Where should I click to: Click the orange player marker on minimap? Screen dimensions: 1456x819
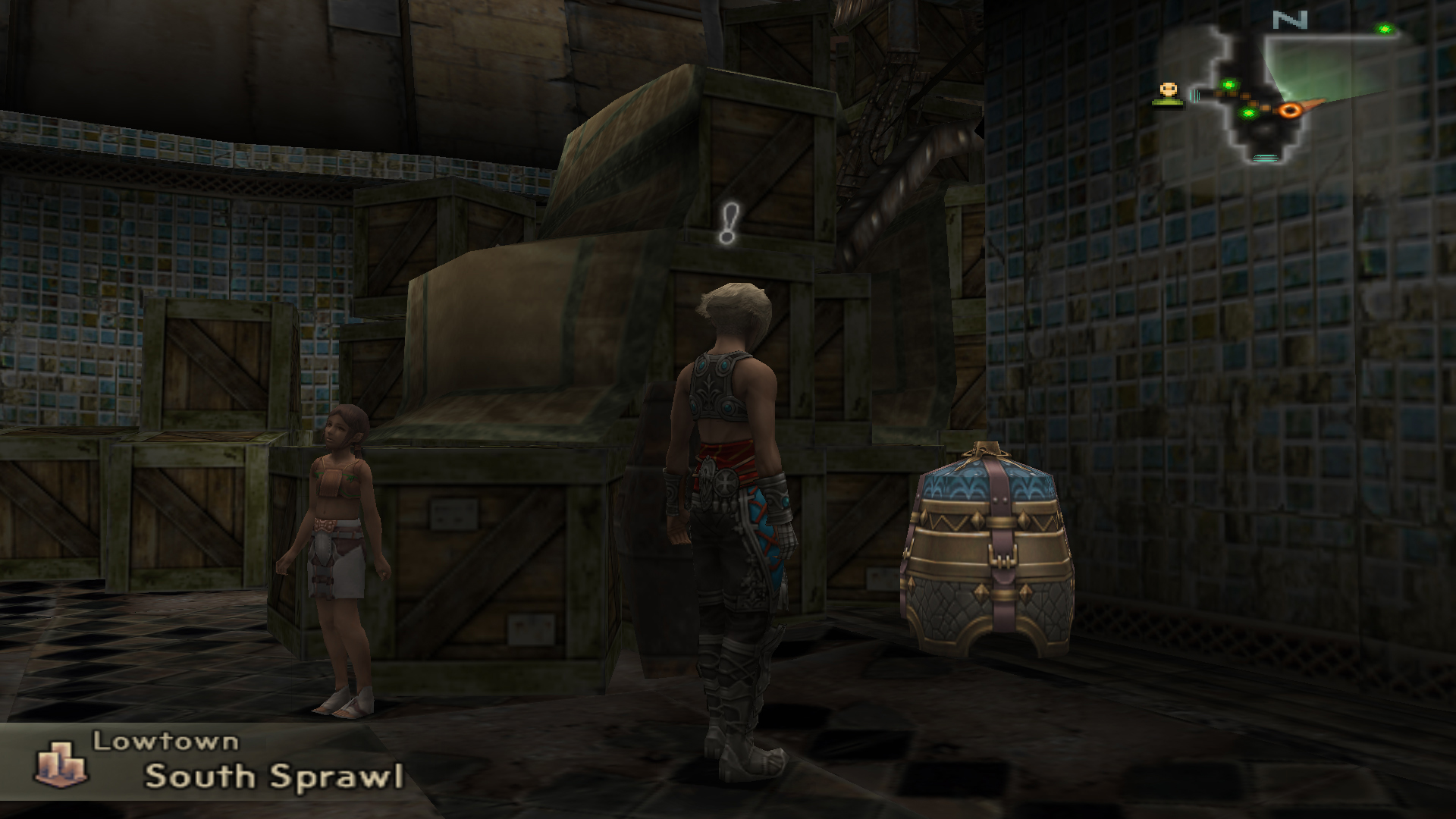1289,110
